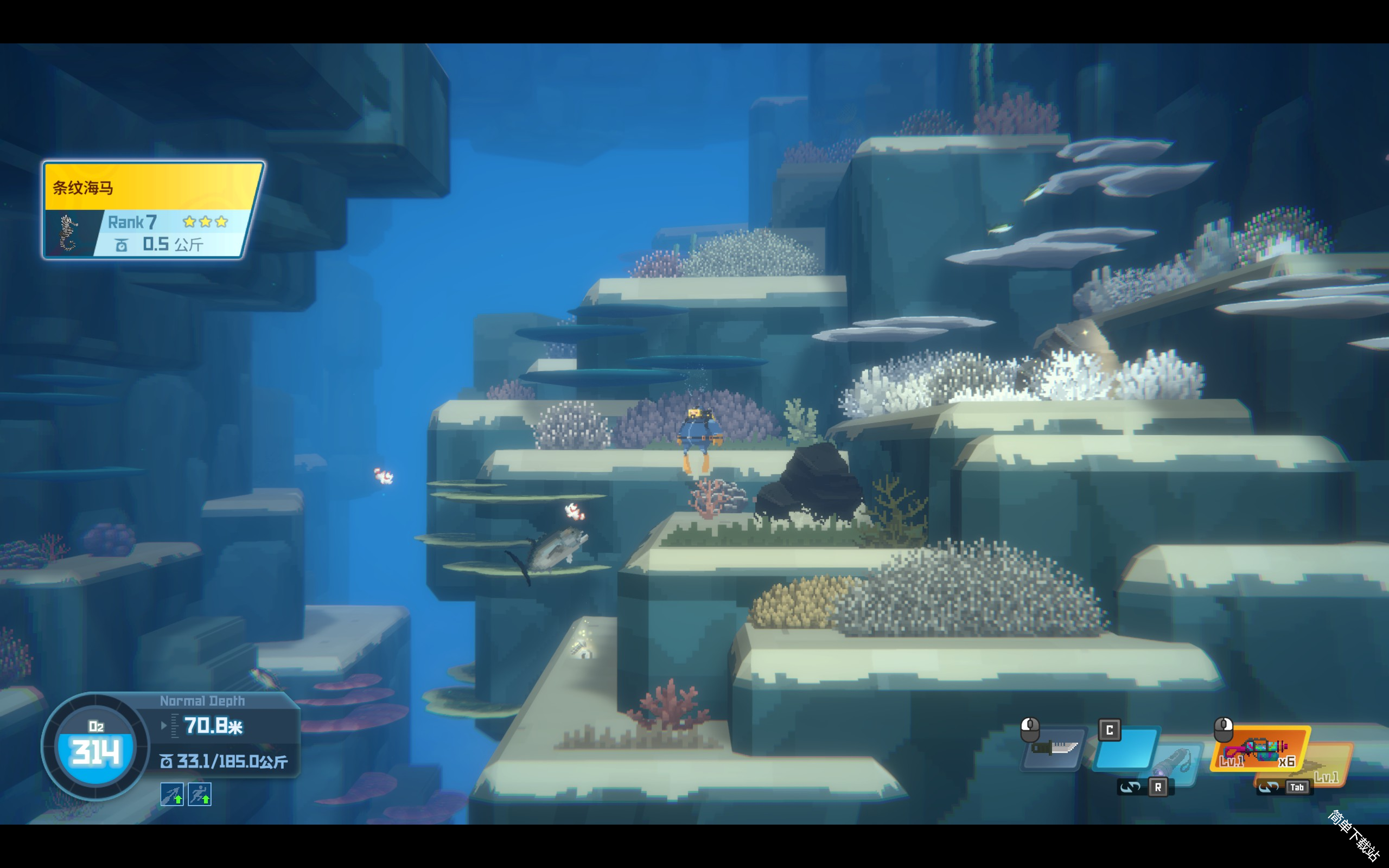
Task: Choose the flashlight item slot
Action: point(1176,762)
